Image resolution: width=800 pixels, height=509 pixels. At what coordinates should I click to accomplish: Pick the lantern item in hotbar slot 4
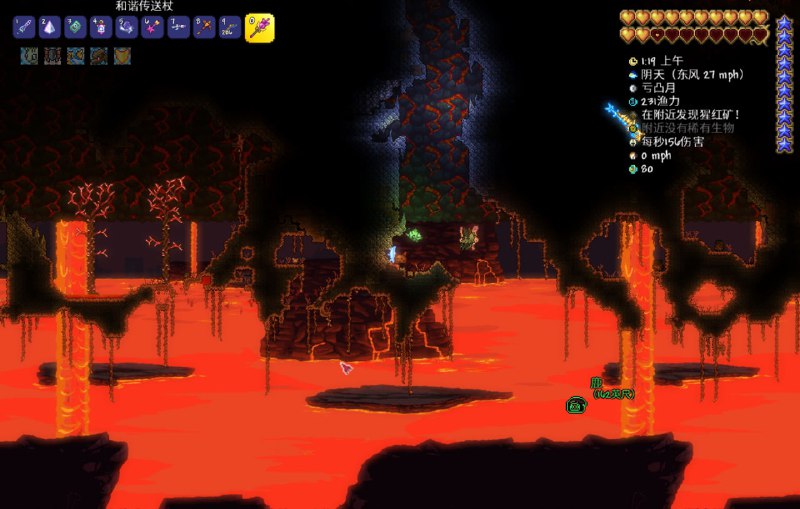coord(102,27)
